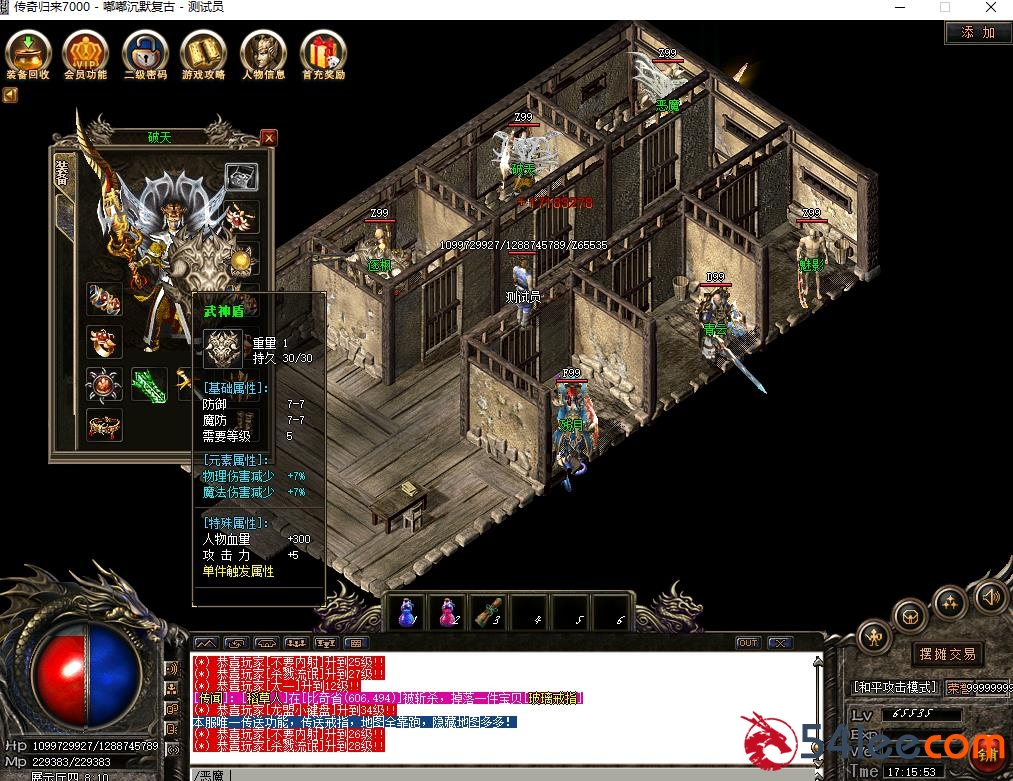Click the 摆摊交易 stall trade button

947,654
